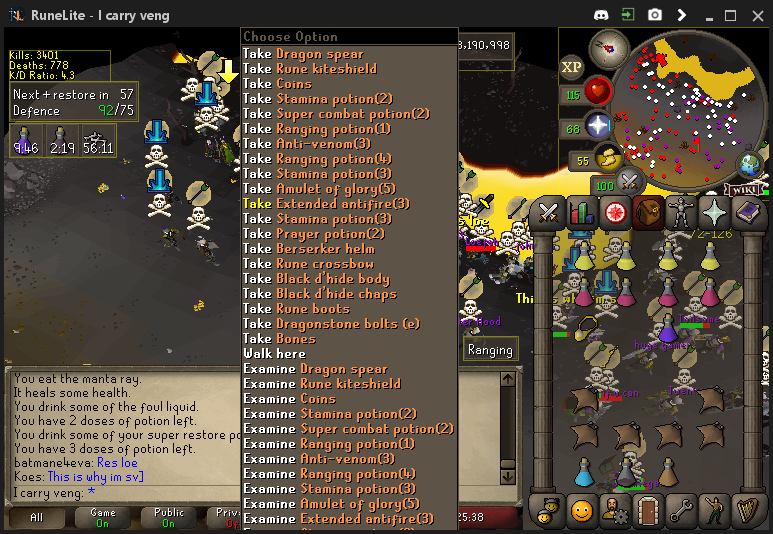Select Take Amulet of glory(5)
The width and height of the screenshot is (773, 534).
coord(320,189)
